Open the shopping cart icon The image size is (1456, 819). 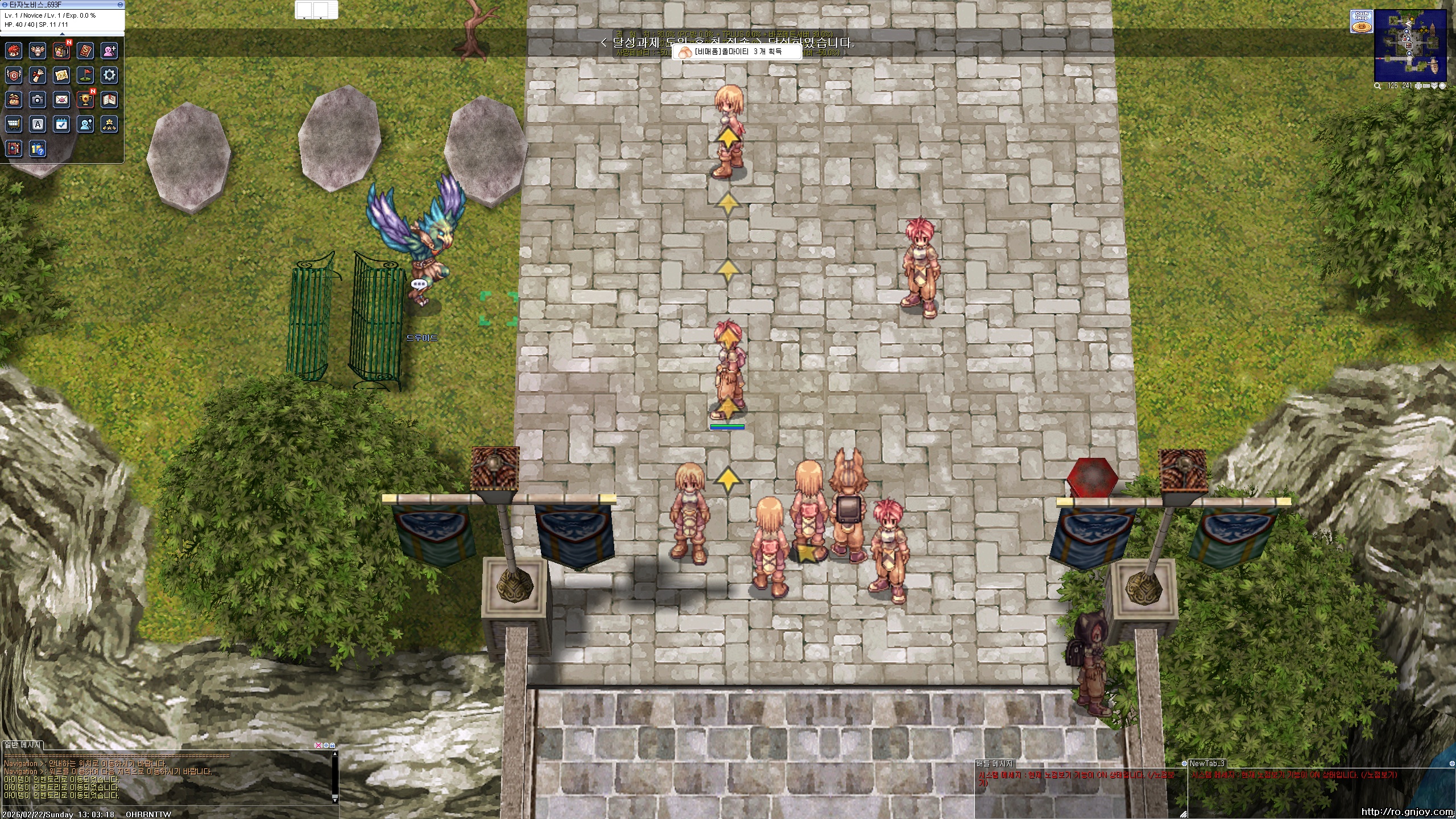(x=14, y=124)
